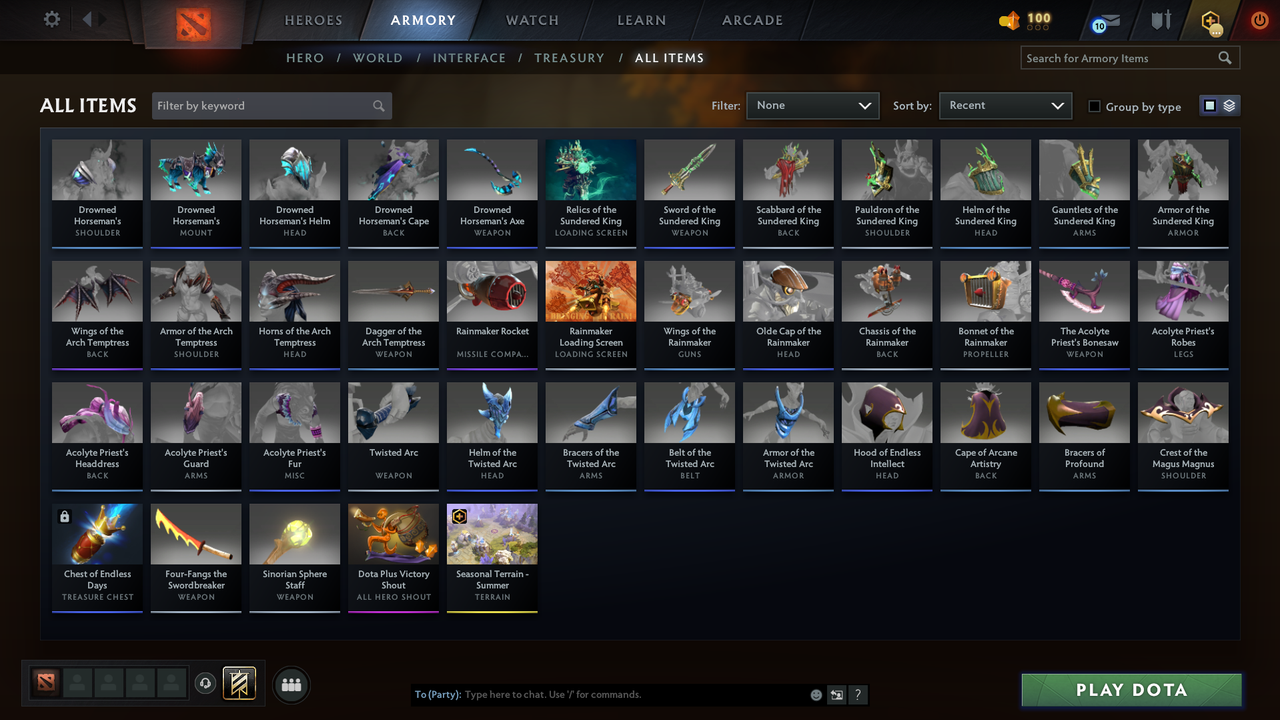This screenshot has width=1280, height=720.
Task: Open the Filter dropdown set to None
Action: (x=812, y=105)
